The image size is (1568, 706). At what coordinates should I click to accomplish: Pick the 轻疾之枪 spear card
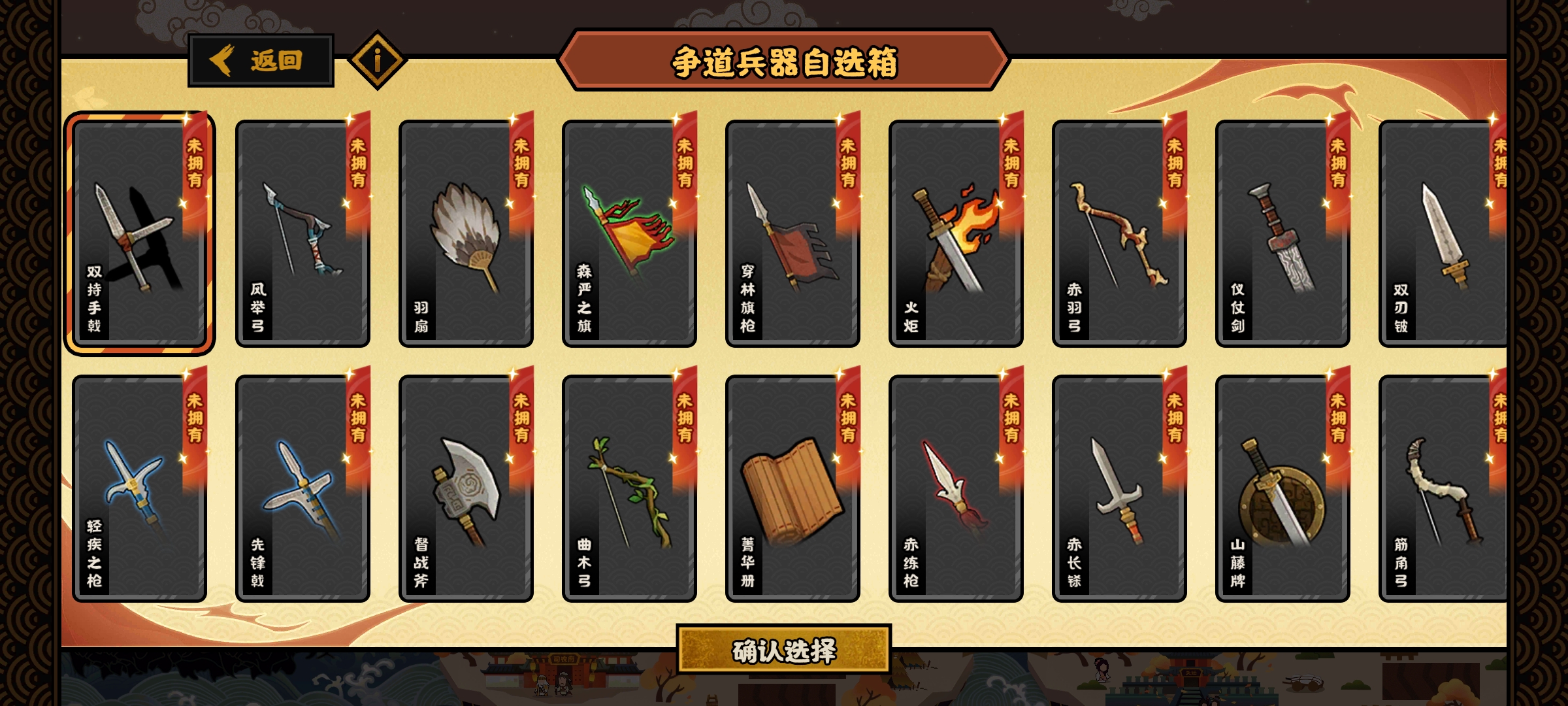coord(139,488)
